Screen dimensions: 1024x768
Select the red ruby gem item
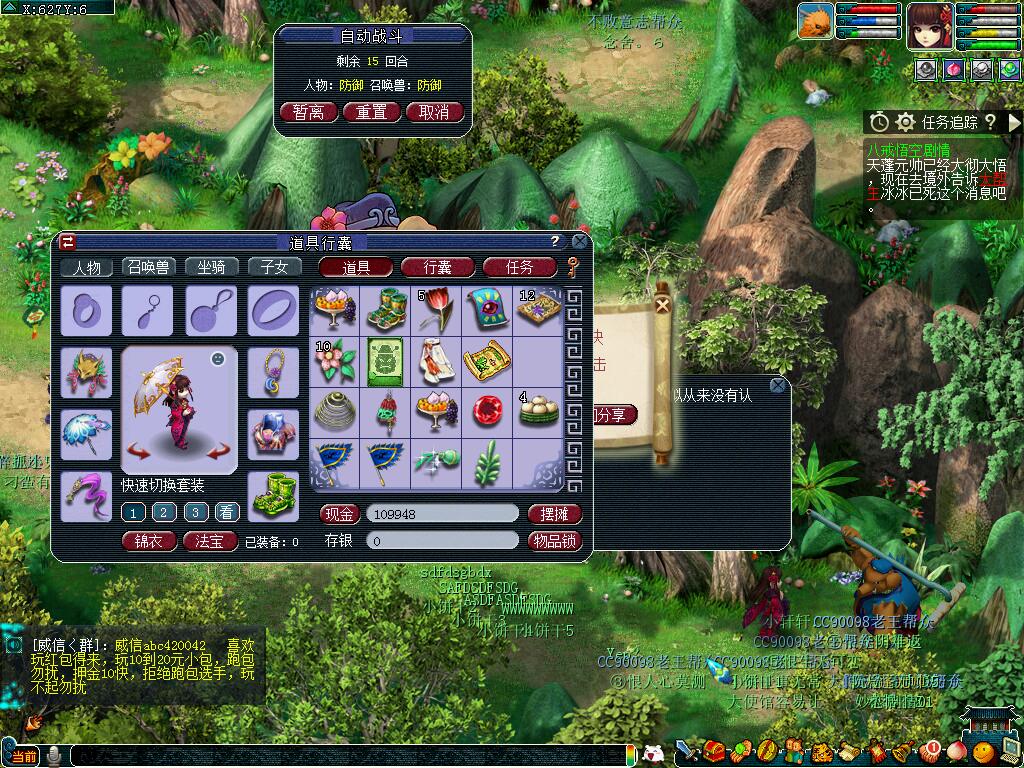click(x=487, y=411)
